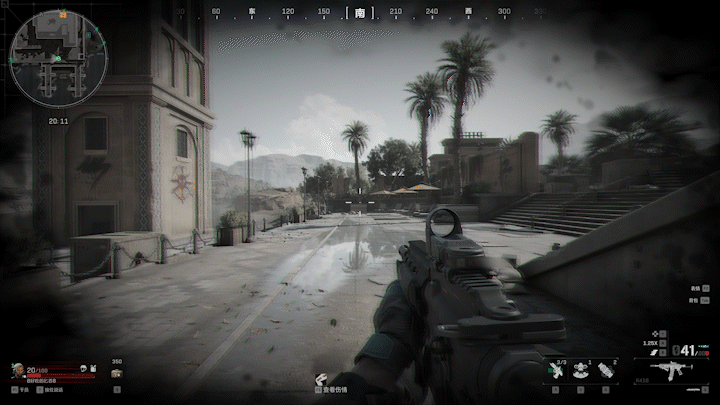Use the syringe item with 3/3 charges
720x405 pixels.
coord(556,370)
